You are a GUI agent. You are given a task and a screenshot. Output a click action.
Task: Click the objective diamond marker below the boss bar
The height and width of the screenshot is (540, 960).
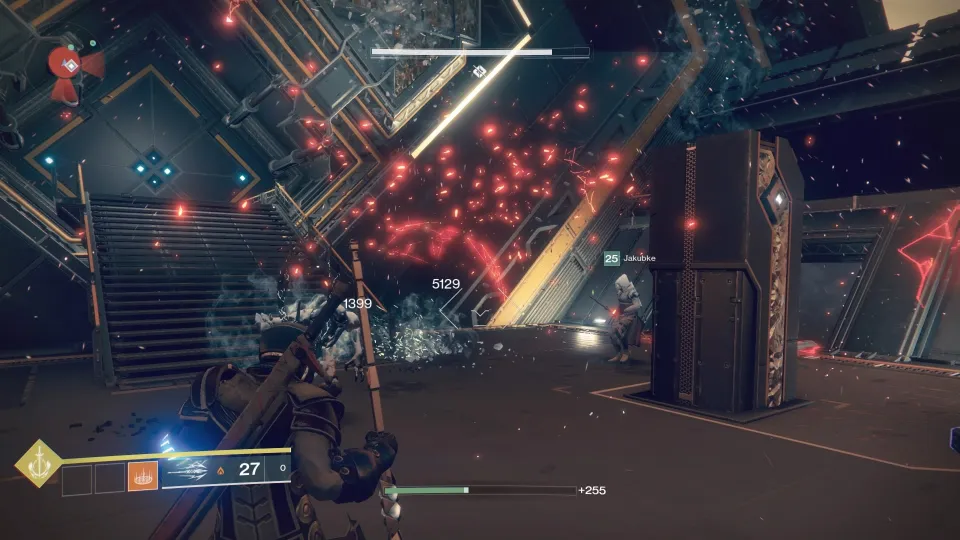[479, 72]
